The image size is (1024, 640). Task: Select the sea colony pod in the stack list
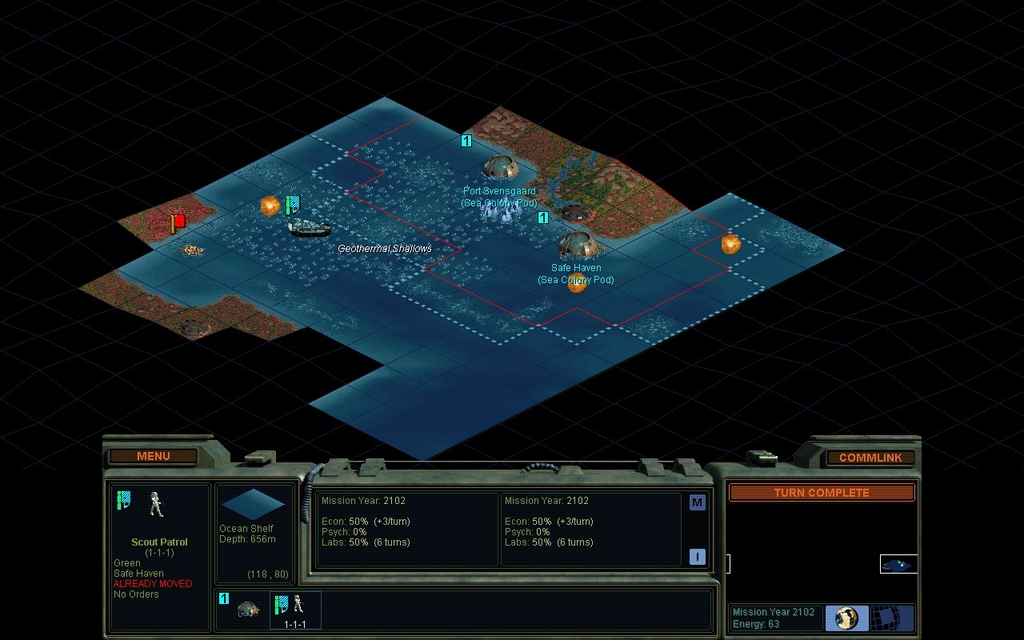coord(247,607)
